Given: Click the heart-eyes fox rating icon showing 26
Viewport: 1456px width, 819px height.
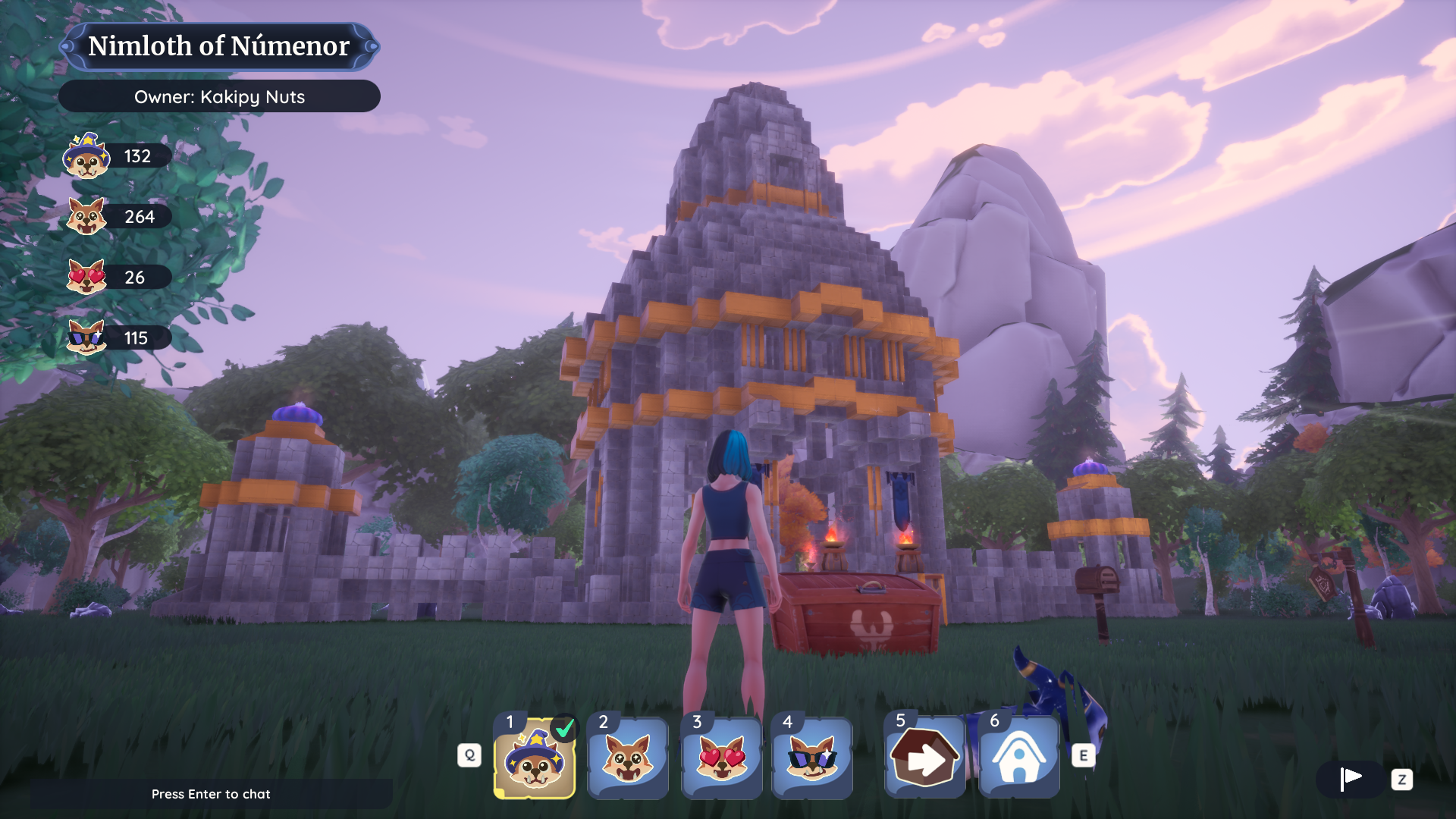Looking at the screenshot, I should (x=87, y=278).
